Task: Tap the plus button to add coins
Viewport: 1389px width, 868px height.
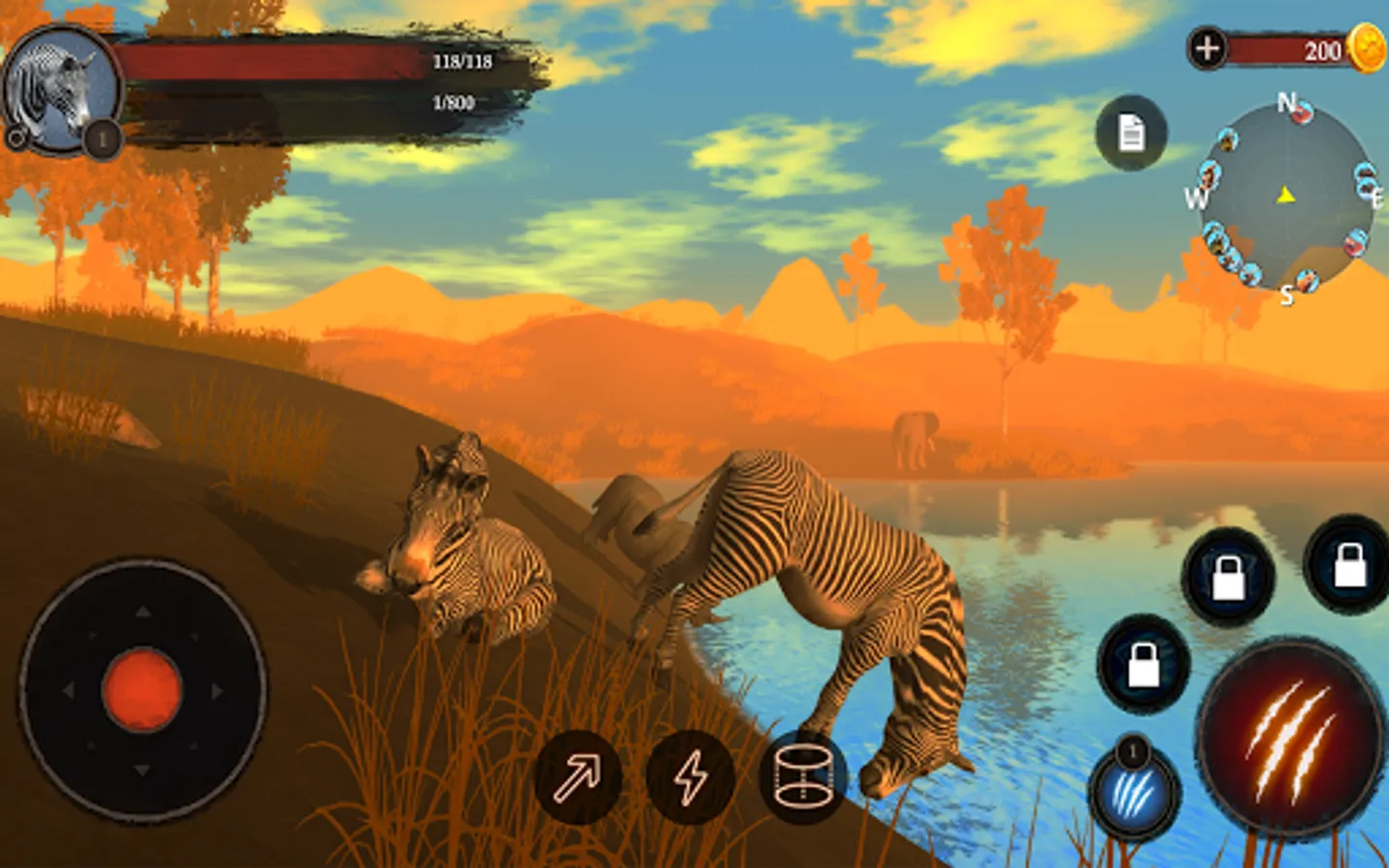Action: [x=1207, y=48]
